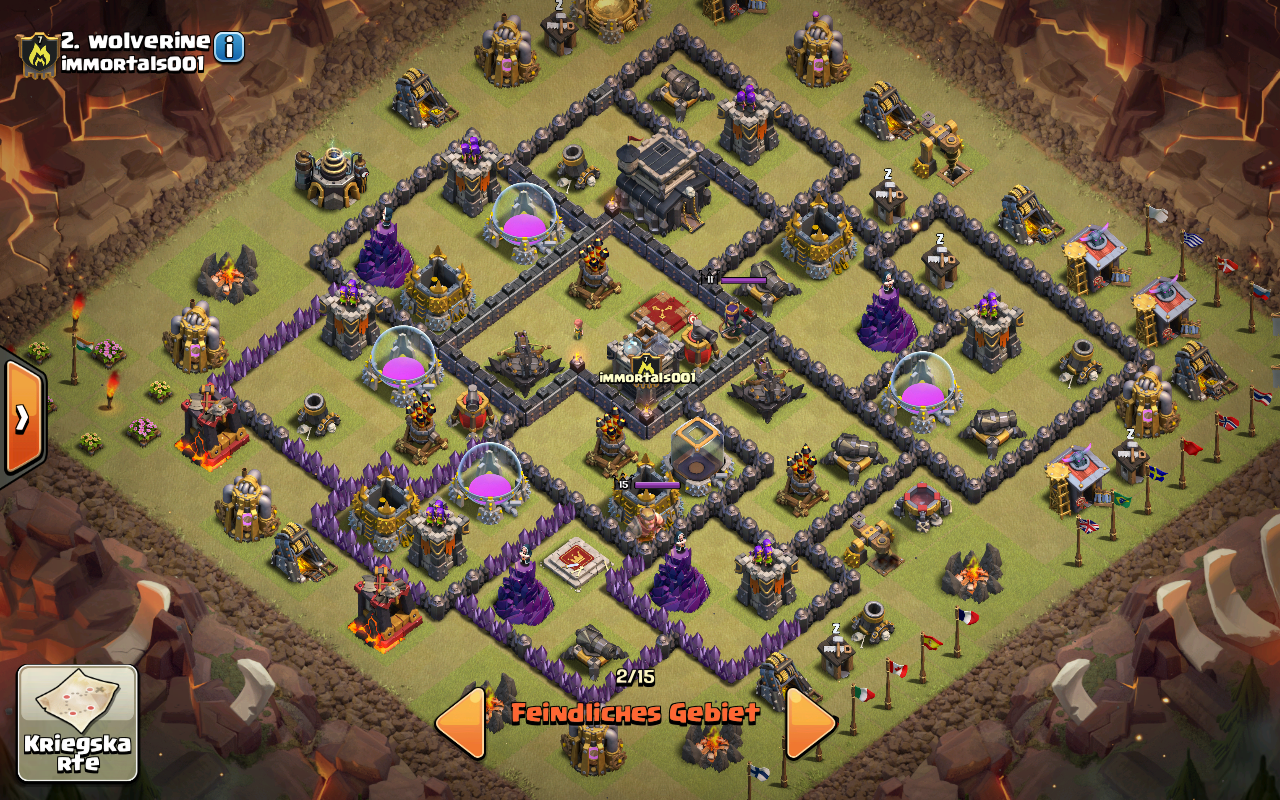The height and width of the screenshot is (800, 1280).
Task: Tap the immortals001 clan badge
Action: (38, 53)
